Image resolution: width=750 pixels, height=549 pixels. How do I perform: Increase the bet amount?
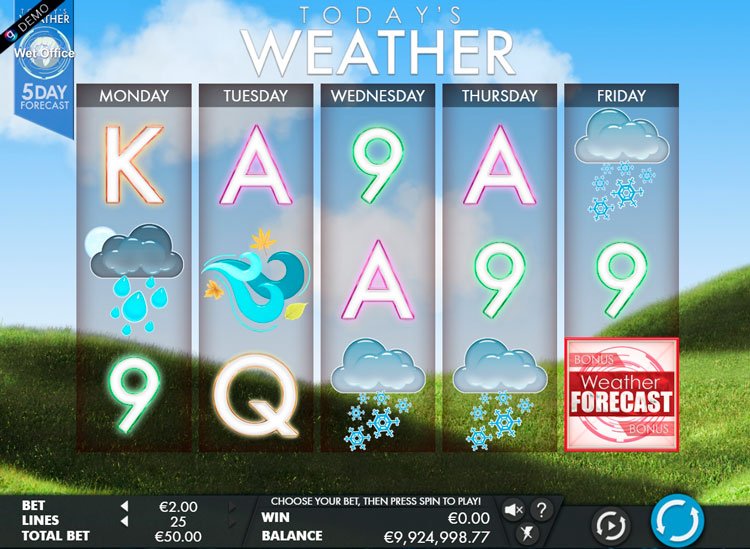point(233,506)
